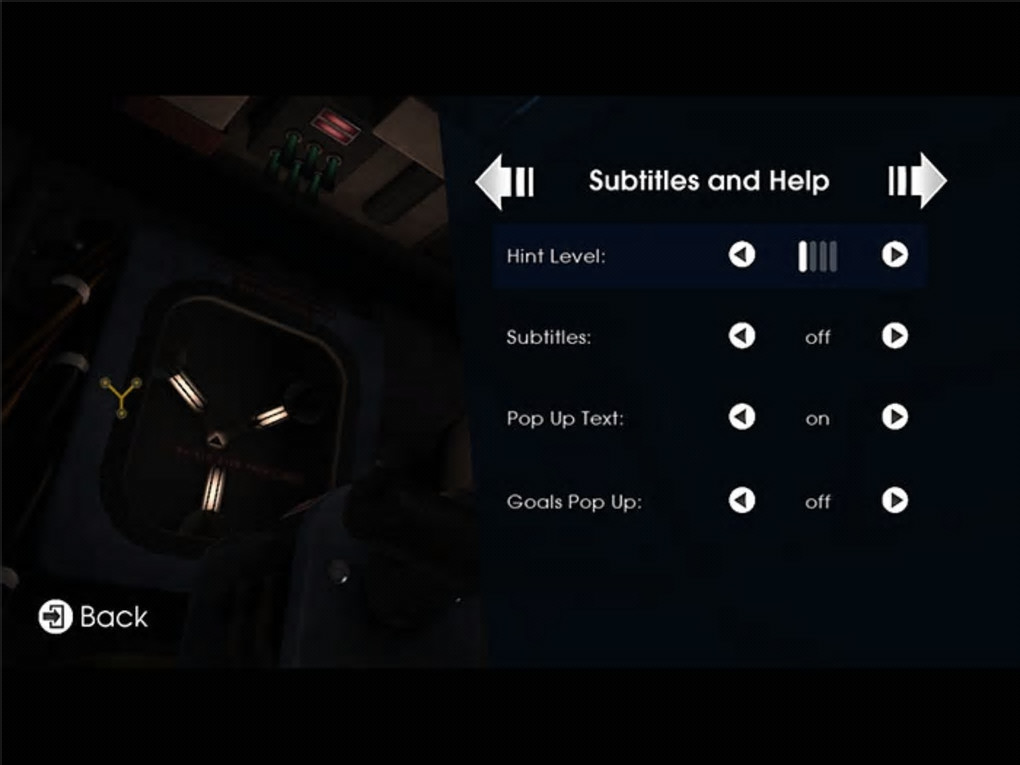Select the Hint Level option row
The width and height of the screenshot is (1020, 765).
pos(556,257)
